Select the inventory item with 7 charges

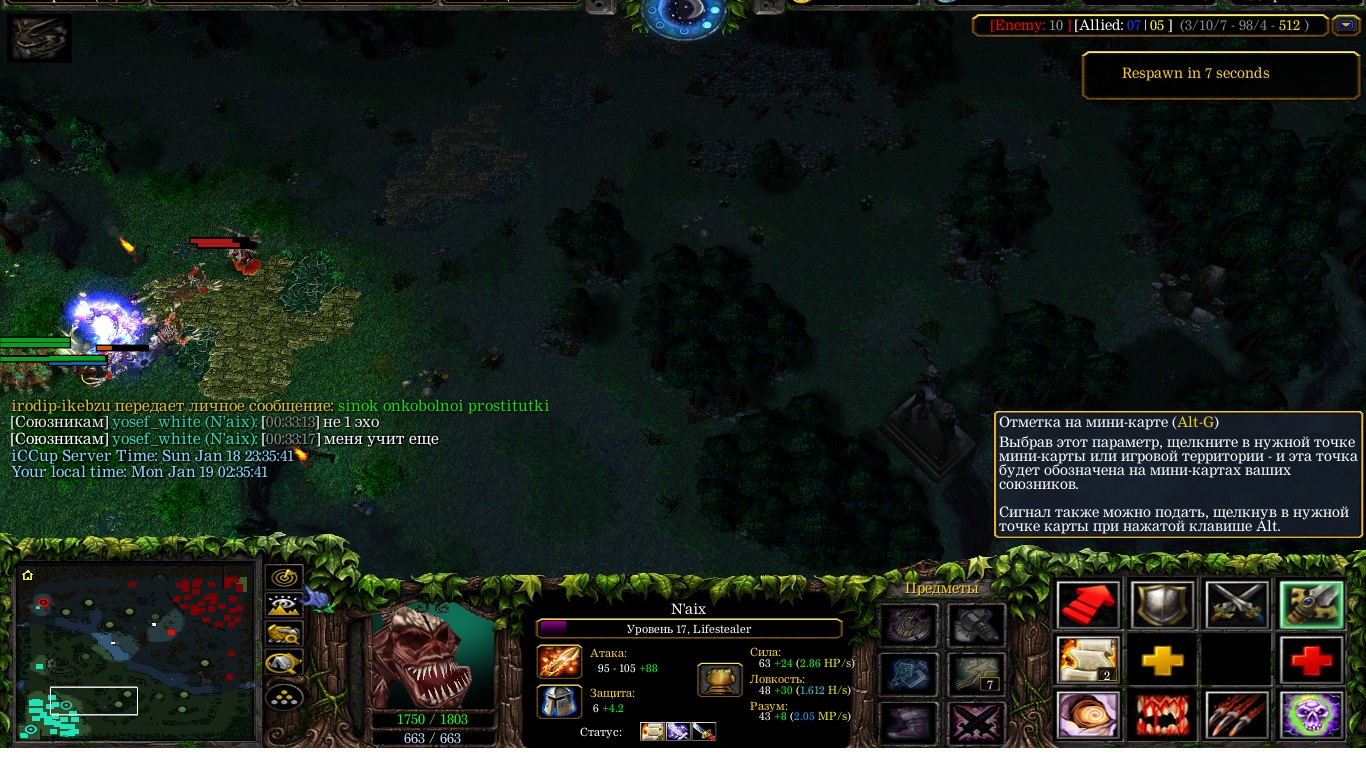[x=976, y=673]
